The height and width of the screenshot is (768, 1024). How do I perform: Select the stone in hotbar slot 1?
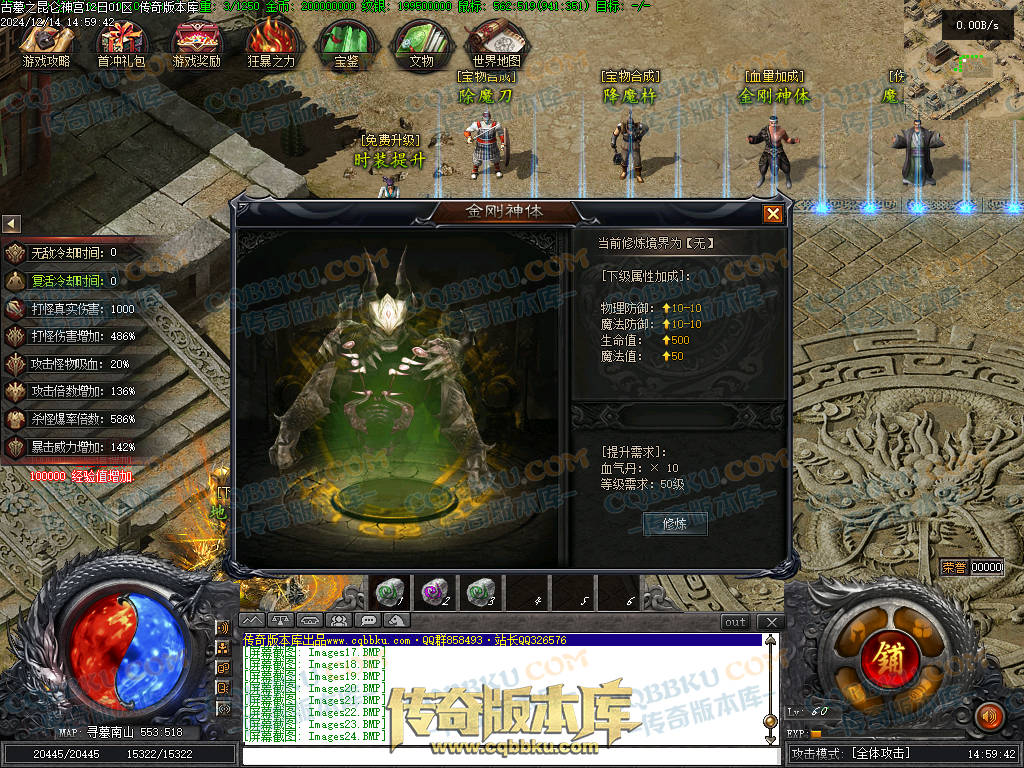(389, 592)
